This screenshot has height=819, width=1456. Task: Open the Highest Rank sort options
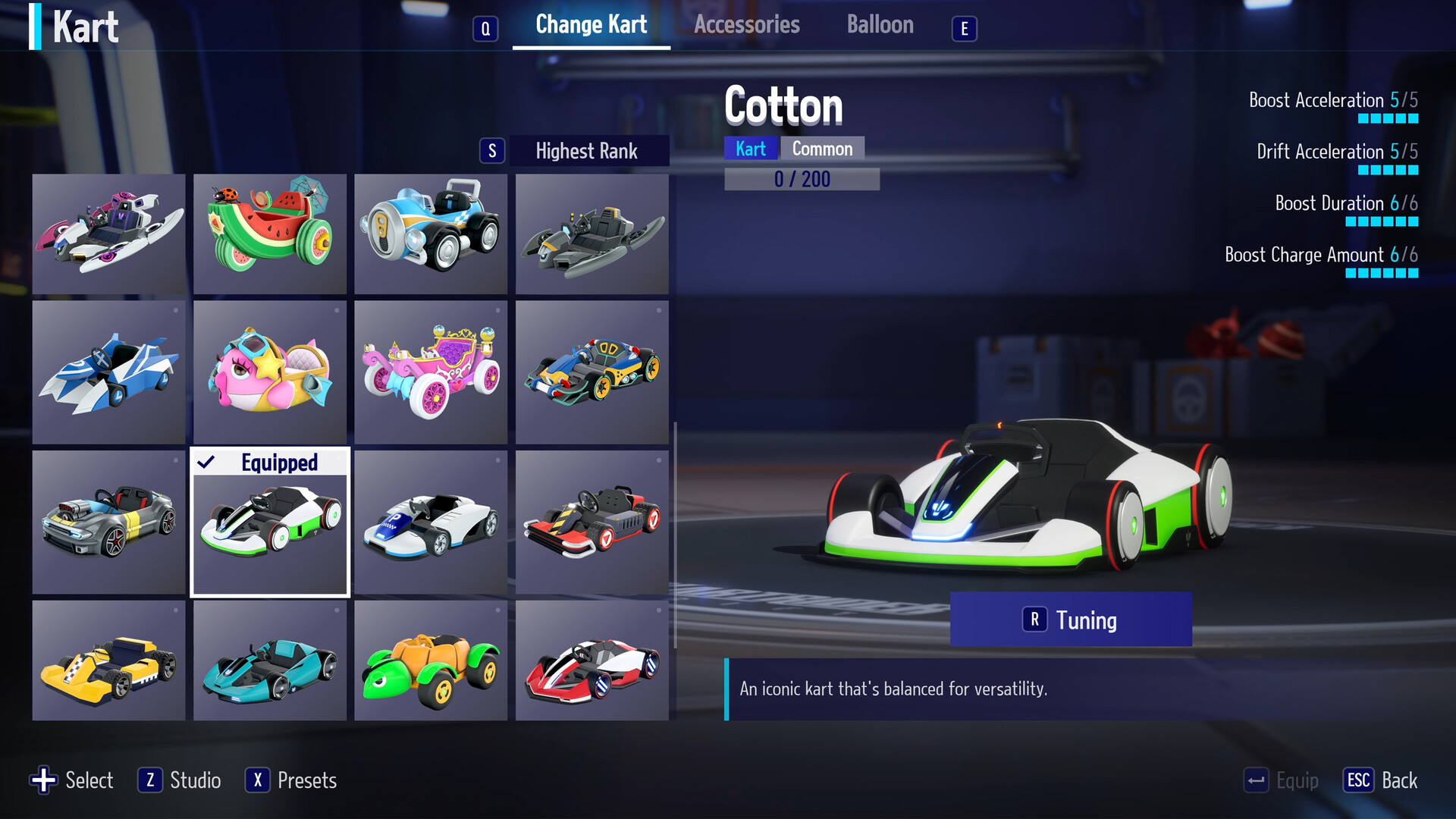587,151
